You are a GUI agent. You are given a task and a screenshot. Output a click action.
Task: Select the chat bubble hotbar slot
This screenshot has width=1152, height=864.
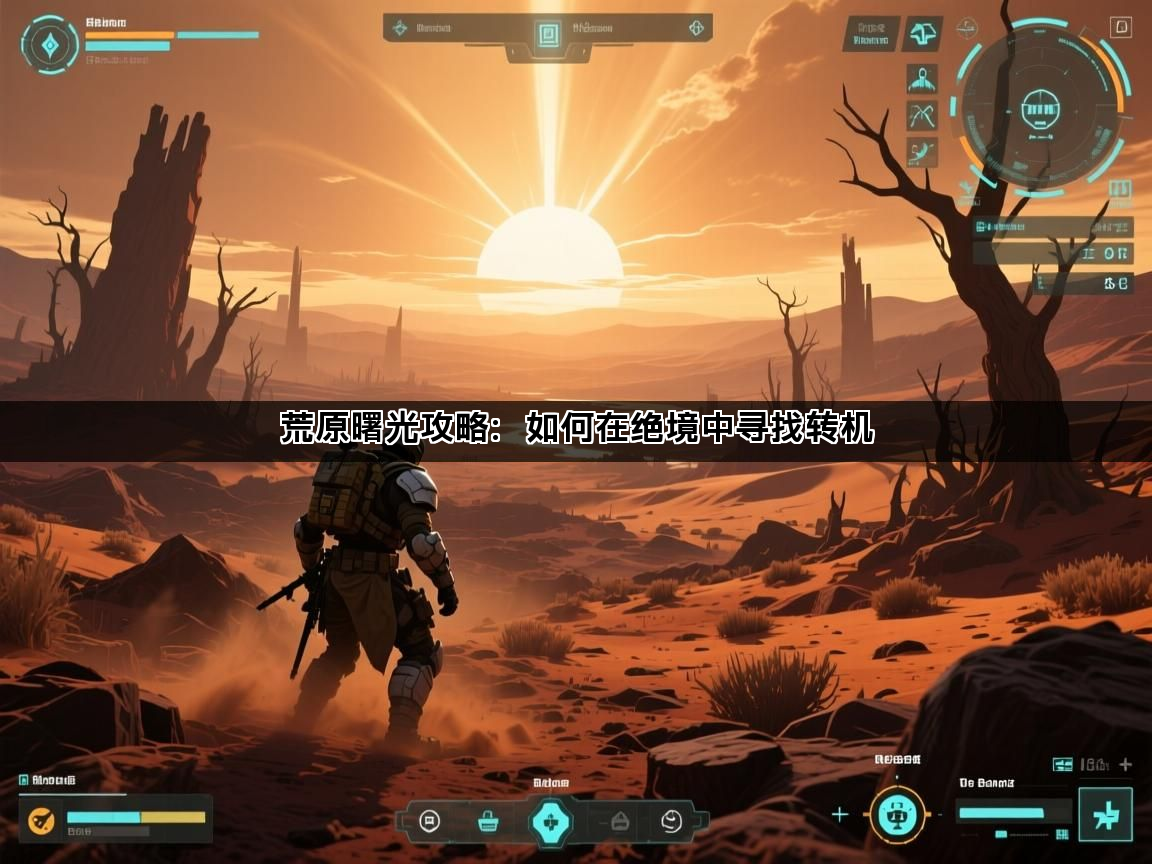pos(430,821)
